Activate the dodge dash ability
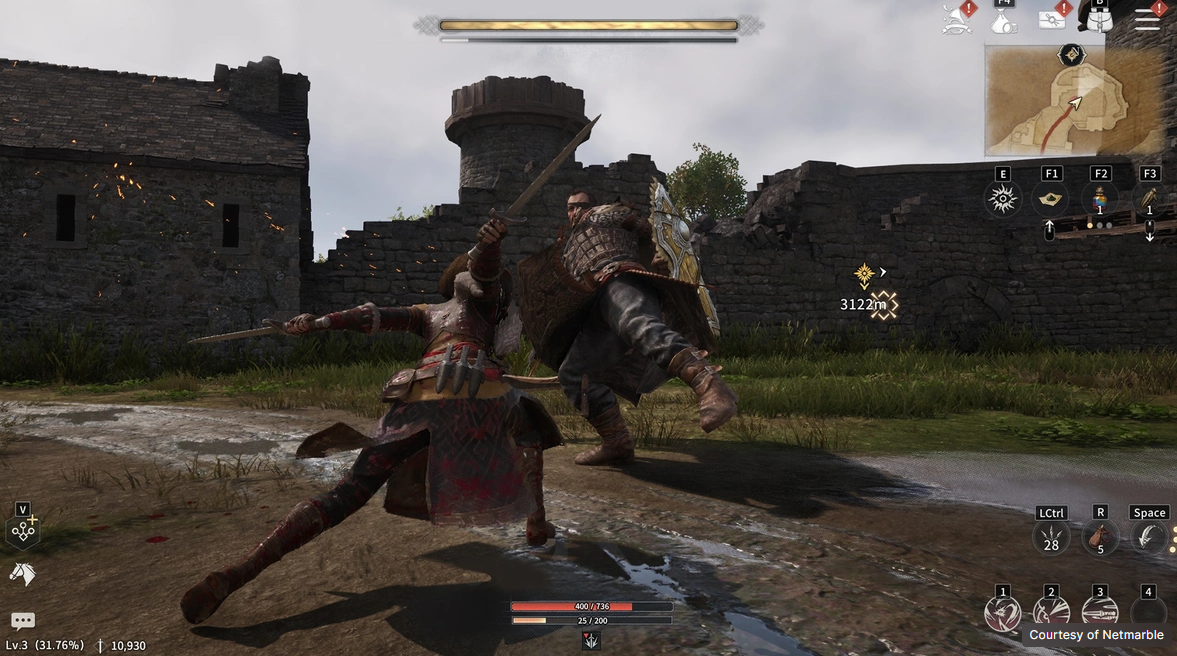 coord(1149,538)
